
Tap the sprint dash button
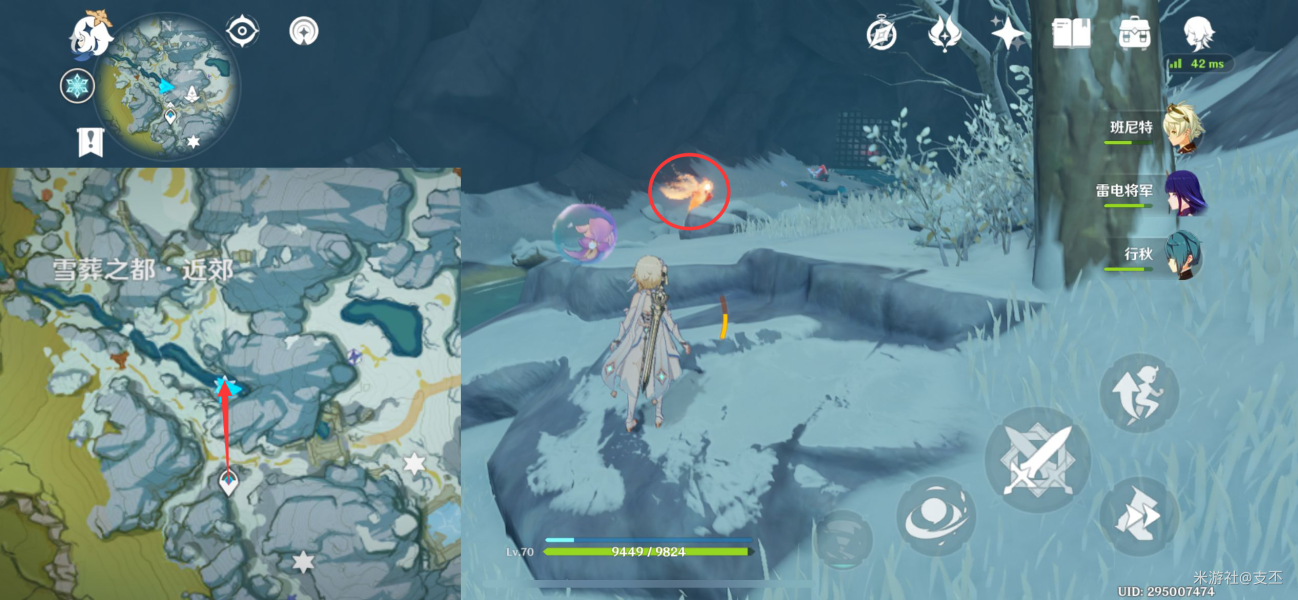coord(1139,515)
